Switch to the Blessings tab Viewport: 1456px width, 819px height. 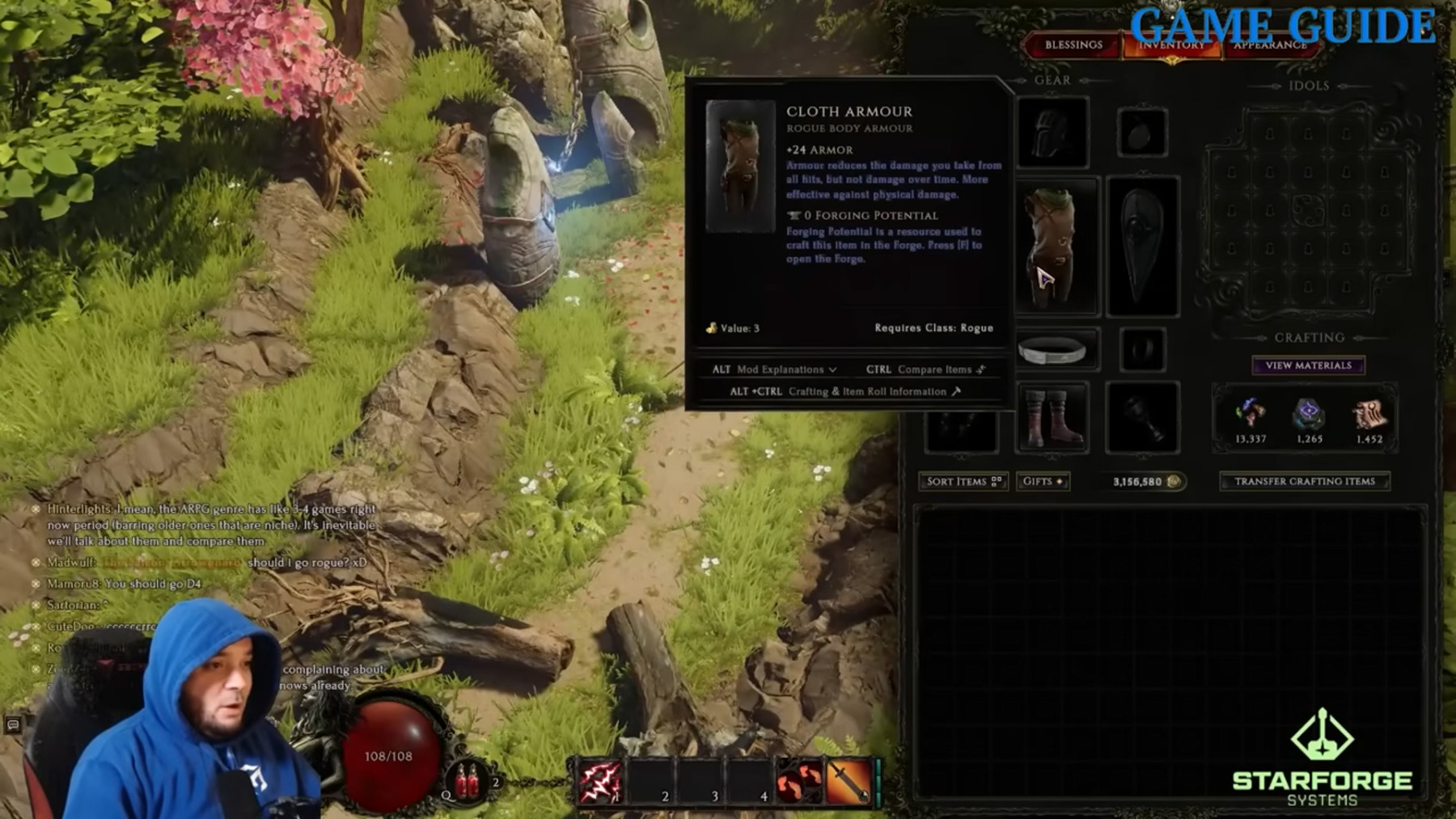pos(1073,45)
